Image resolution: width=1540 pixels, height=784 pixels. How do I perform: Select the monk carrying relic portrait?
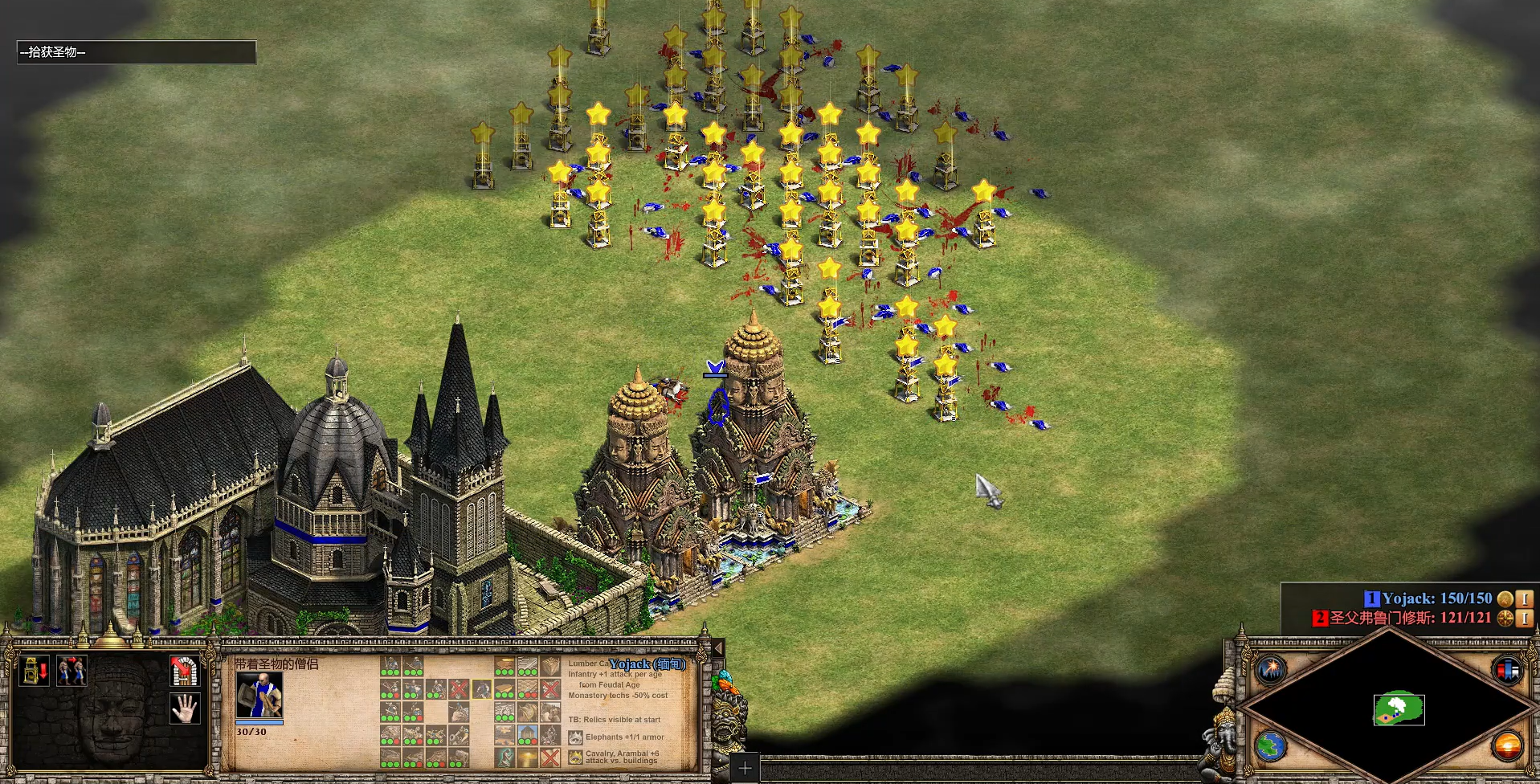point(259,695)
